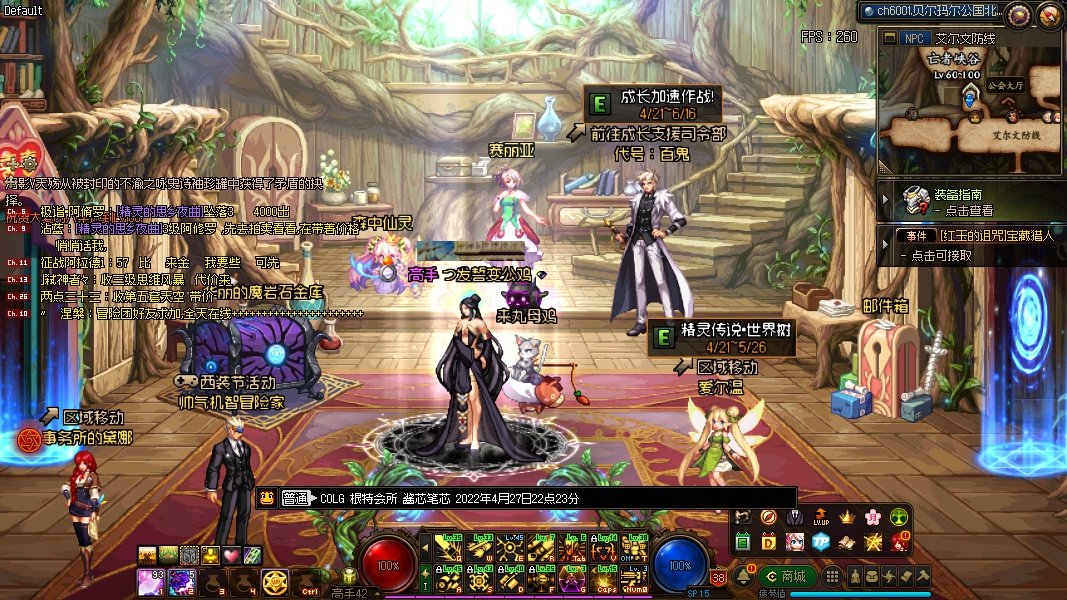Click the chat channel 普通 button
Image resolution: width=1067 pixels, height=600 pixels.
pyautogui.click(x=296, y=498)
